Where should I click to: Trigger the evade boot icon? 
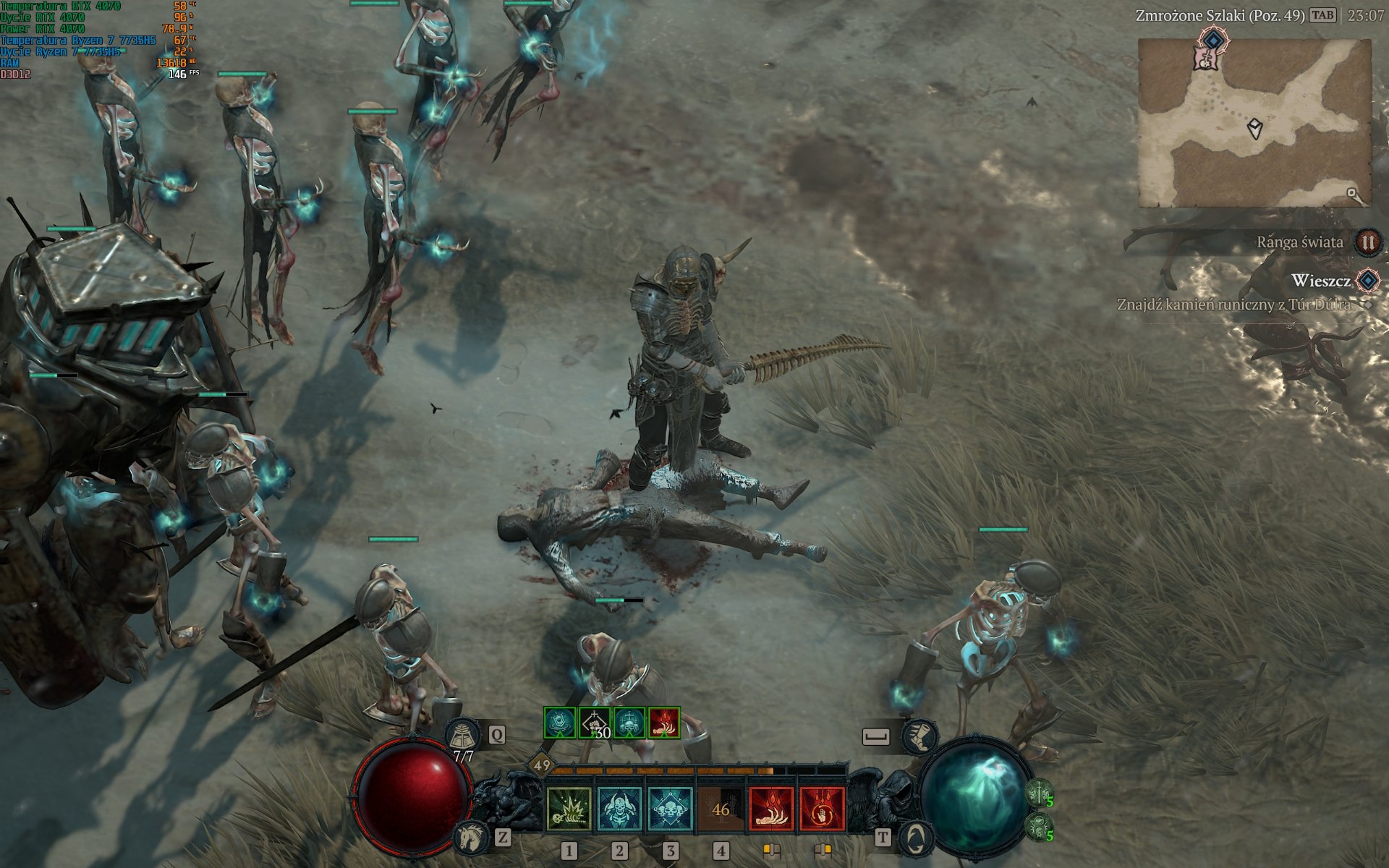[x=919, y=736]
